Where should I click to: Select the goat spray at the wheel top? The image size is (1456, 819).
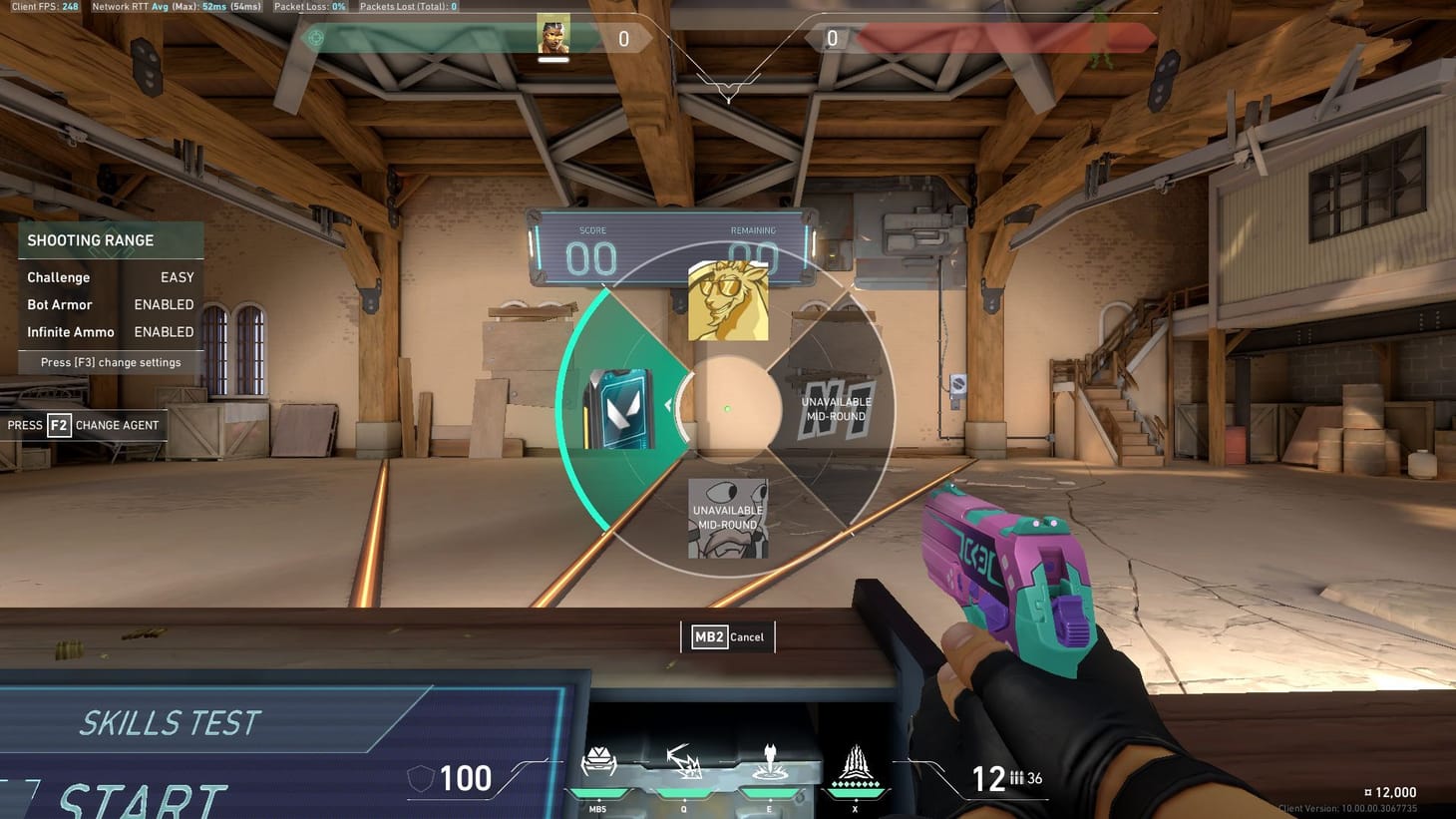(728, 299)
